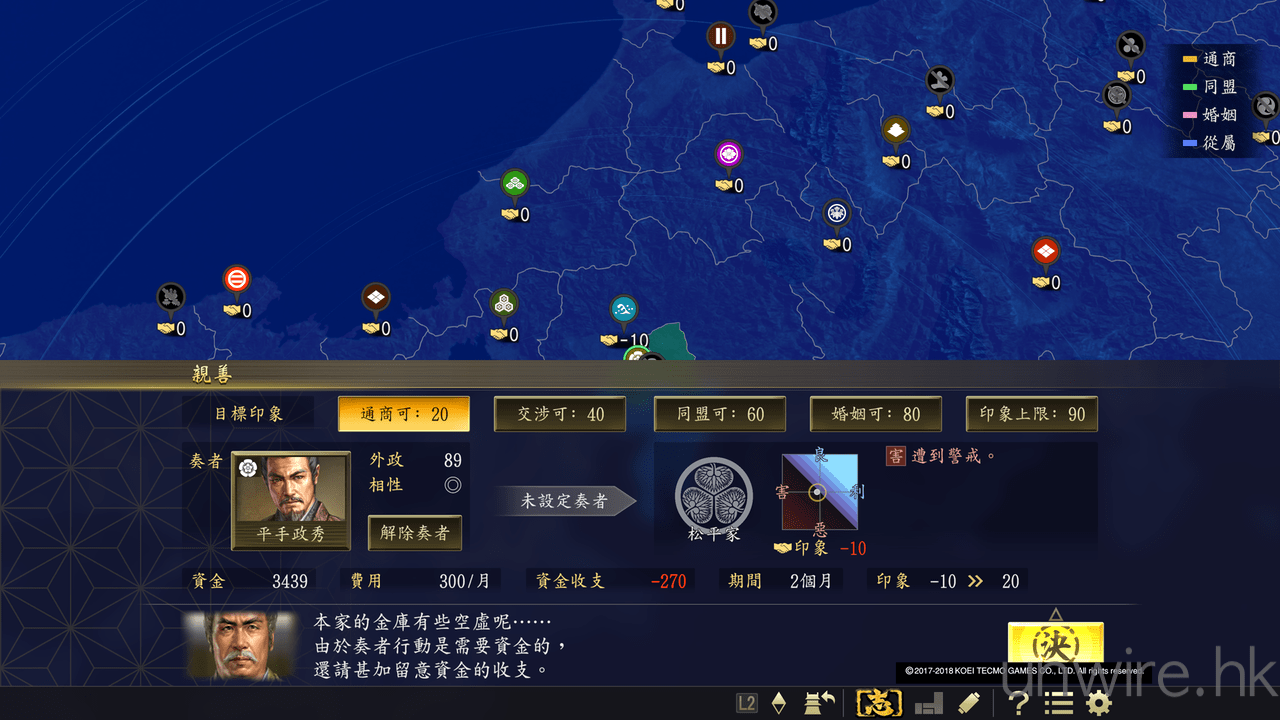The width and height of the screenshot is (1280, 720).
Task: Select the magenta clan crest map marker
Action: (x=729, y=155)
